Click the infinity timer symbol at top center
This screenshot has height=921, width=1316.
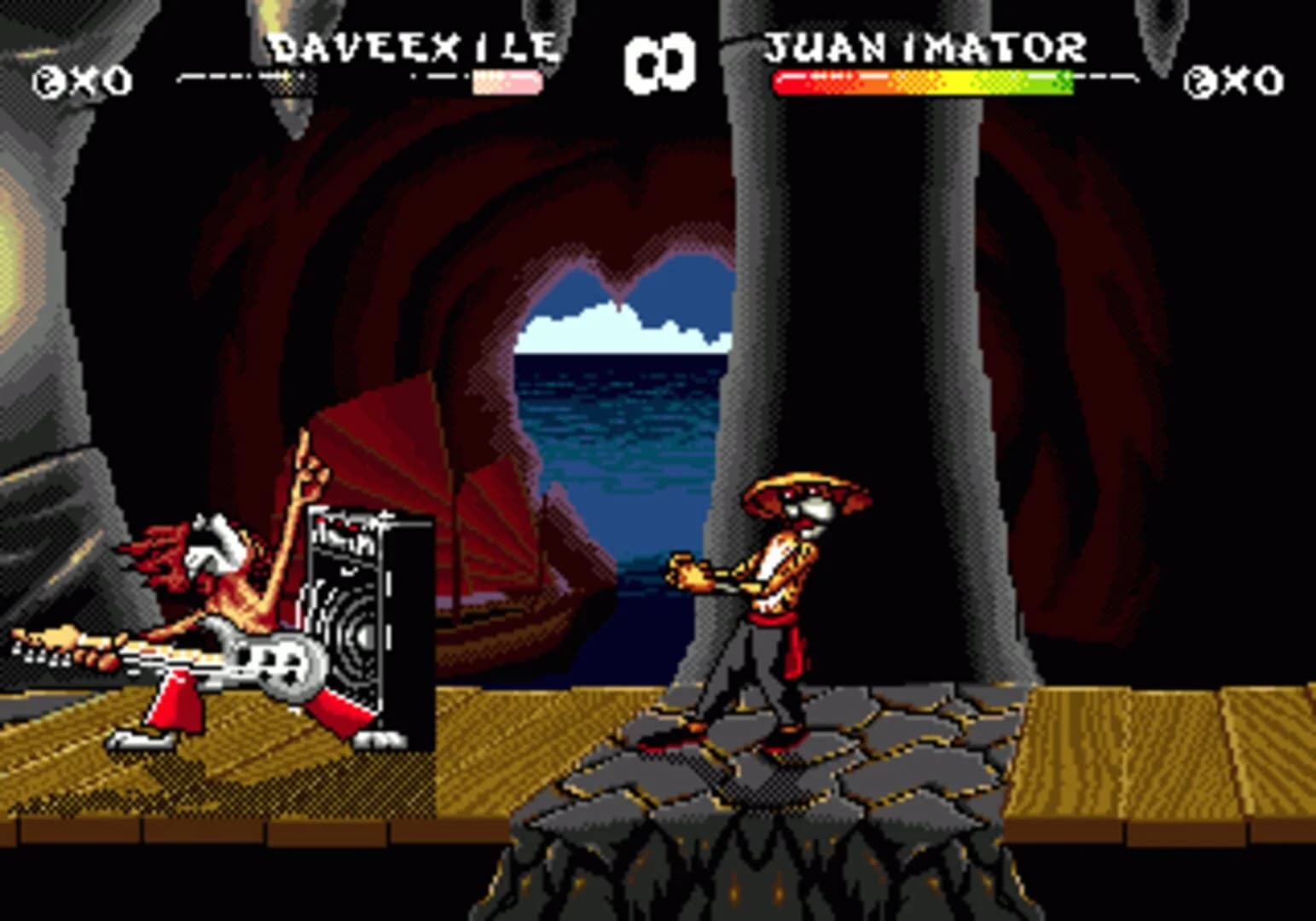click(661, 61)
